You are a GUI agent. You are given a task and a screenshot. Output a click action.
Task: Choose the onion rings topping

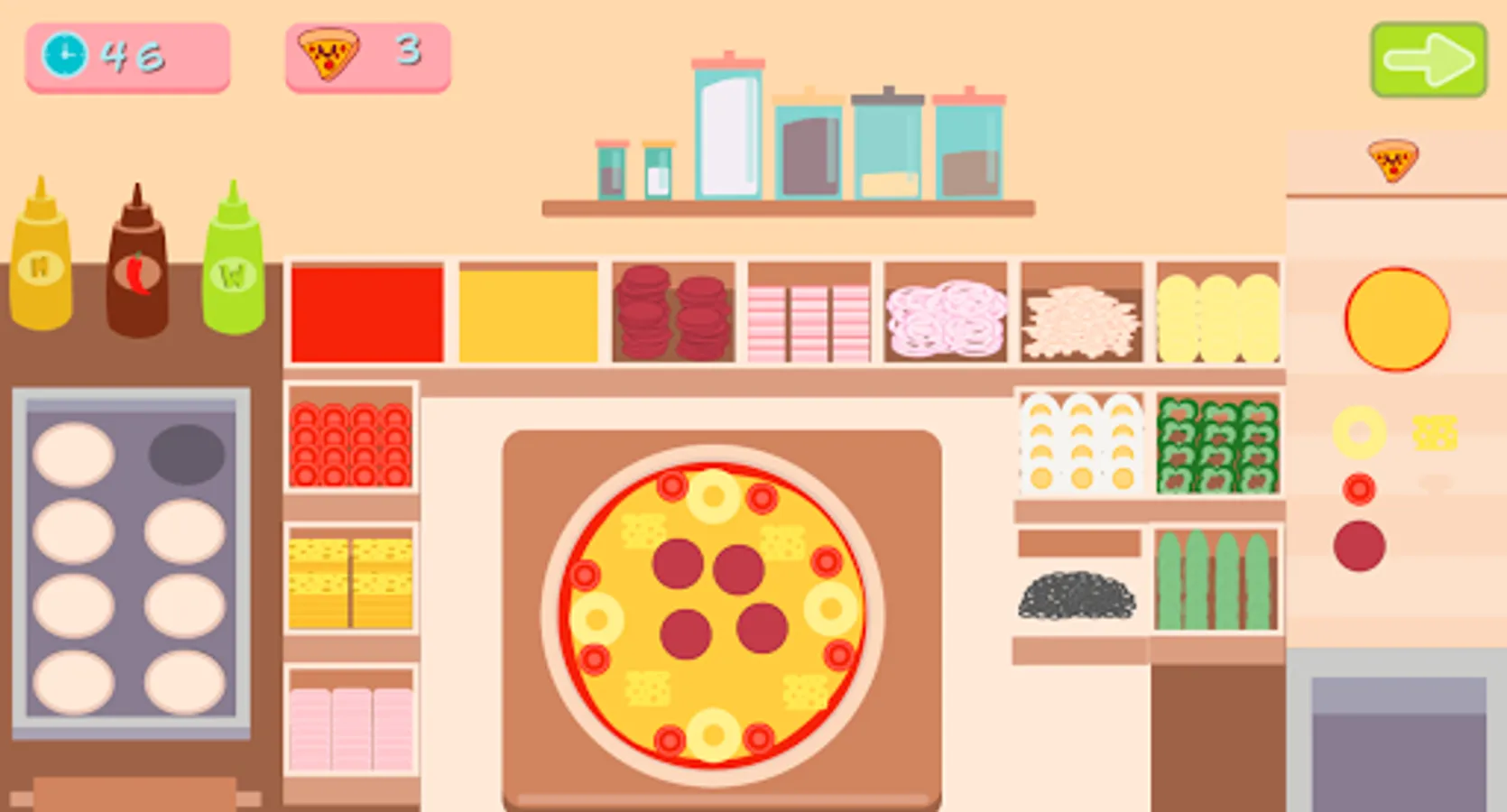[x=943, y=316]
